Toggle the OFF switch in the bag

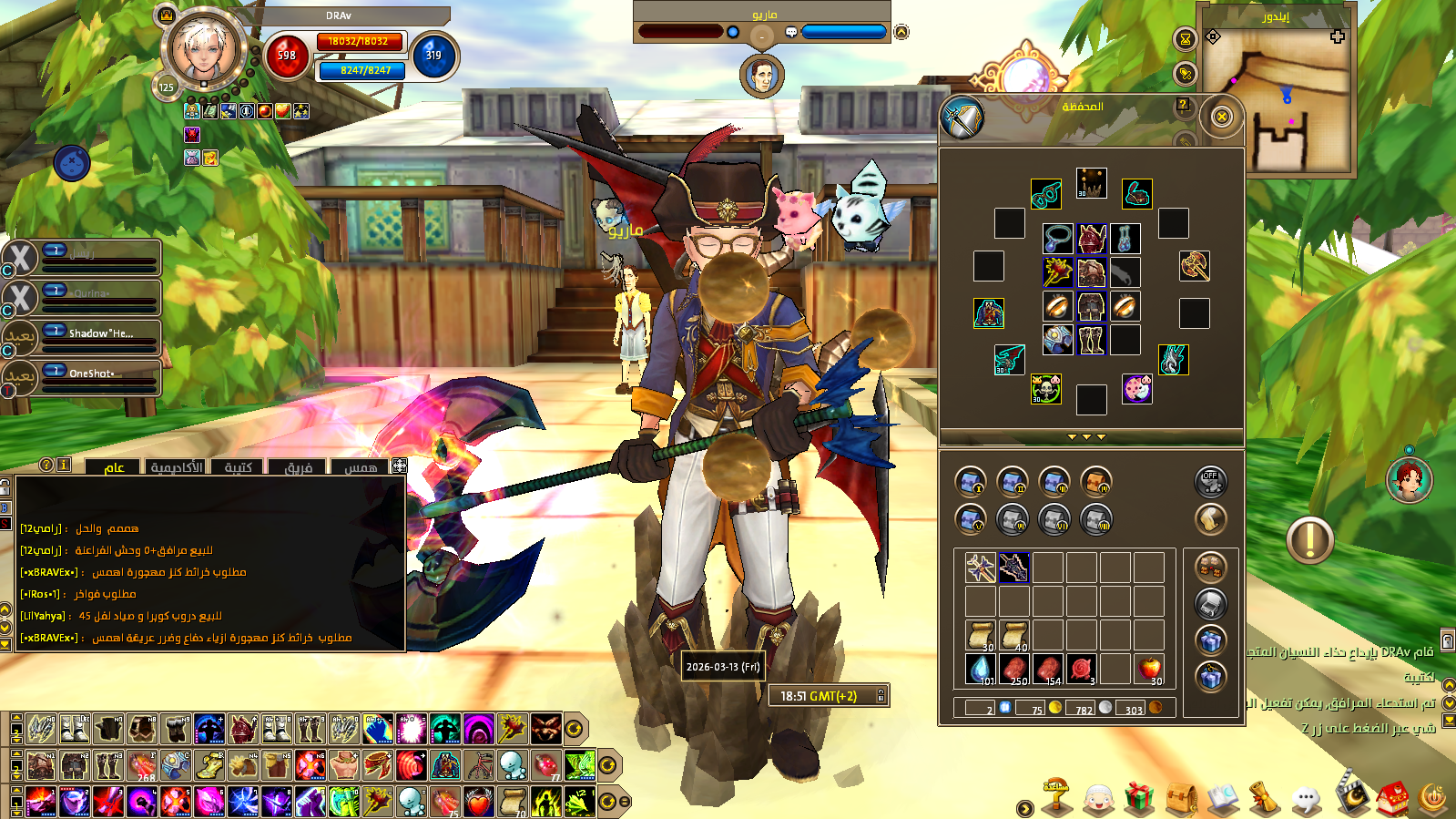[1210, 481]
